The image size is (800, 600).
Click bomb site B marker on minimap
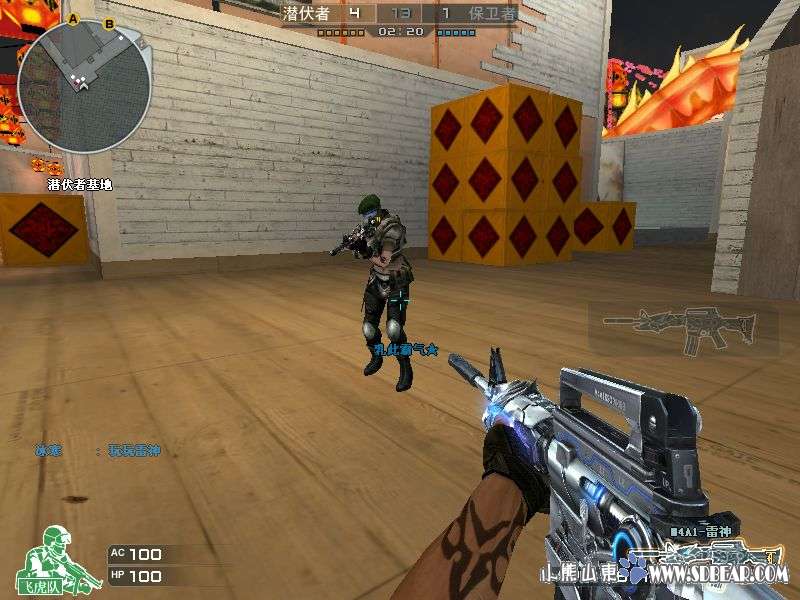tap(108, 22)
